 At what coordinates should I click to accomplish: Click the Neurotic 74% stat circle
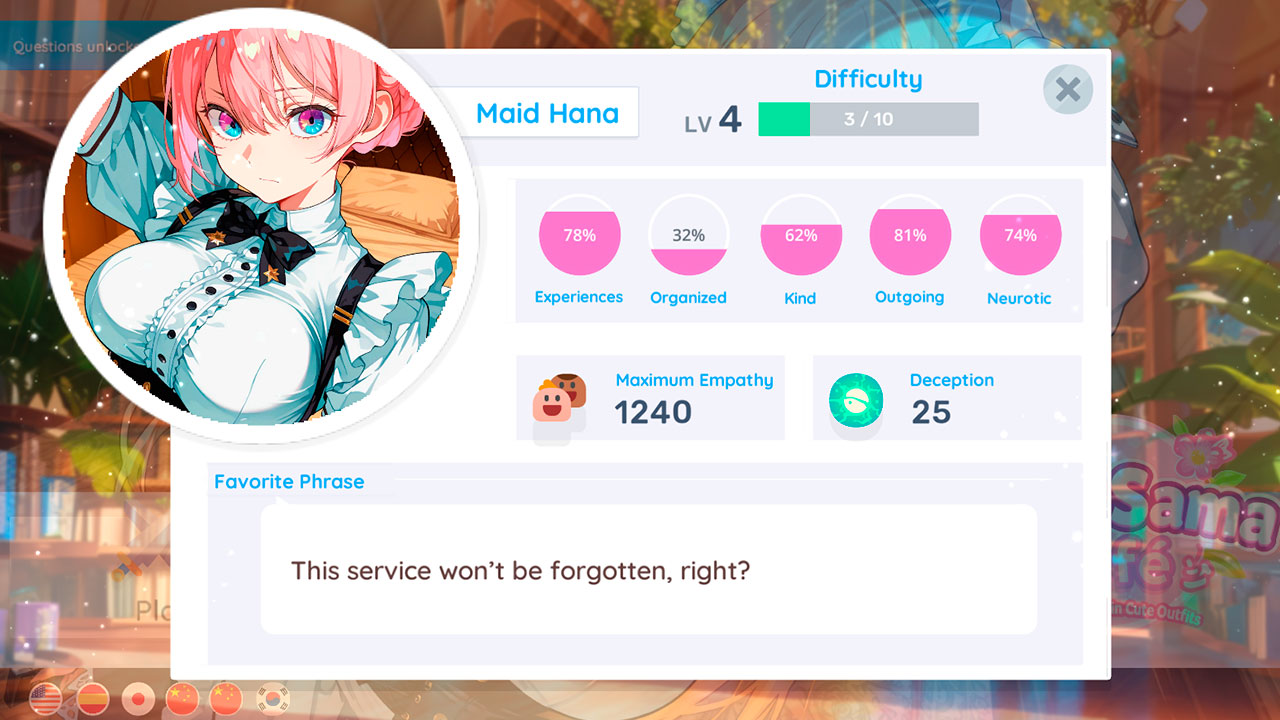(1021, 237)
